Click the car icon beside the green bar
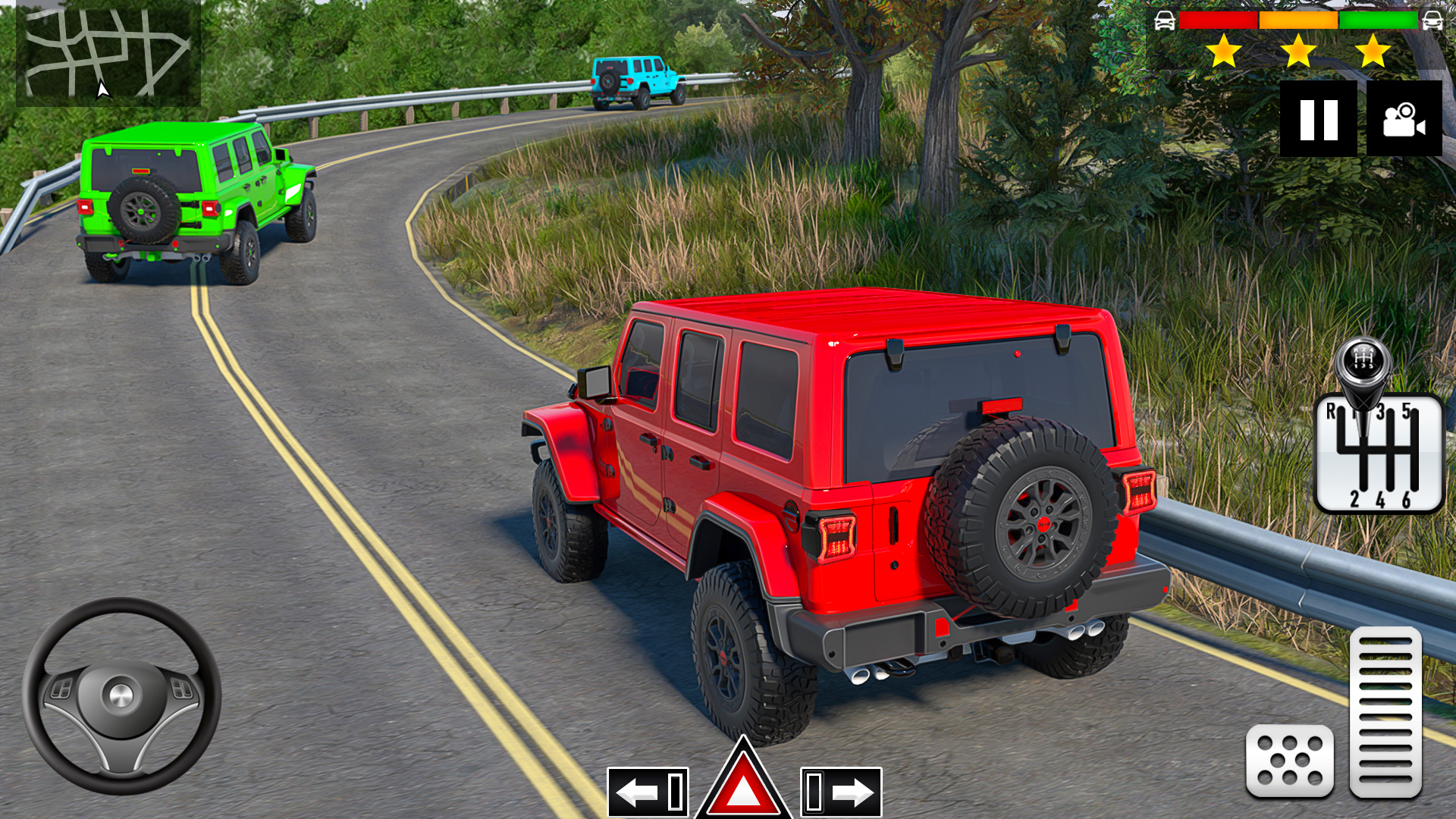Viewport: 1456px width, 819px height. coord(1432,21)
